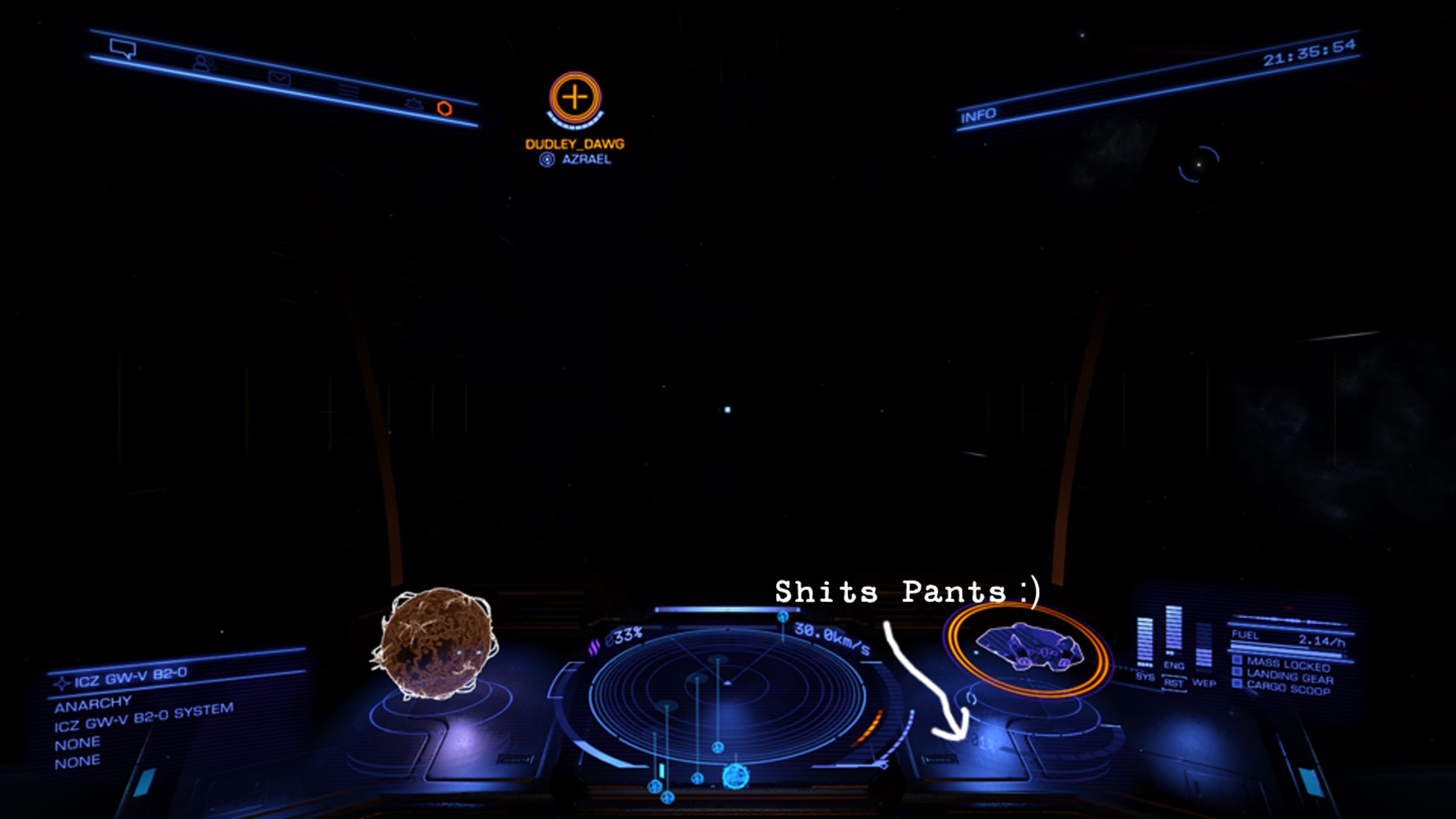The height and width of the screenshot is (819, 1456).
Task: Divert power to SYS
Action: pos(1145,677)
